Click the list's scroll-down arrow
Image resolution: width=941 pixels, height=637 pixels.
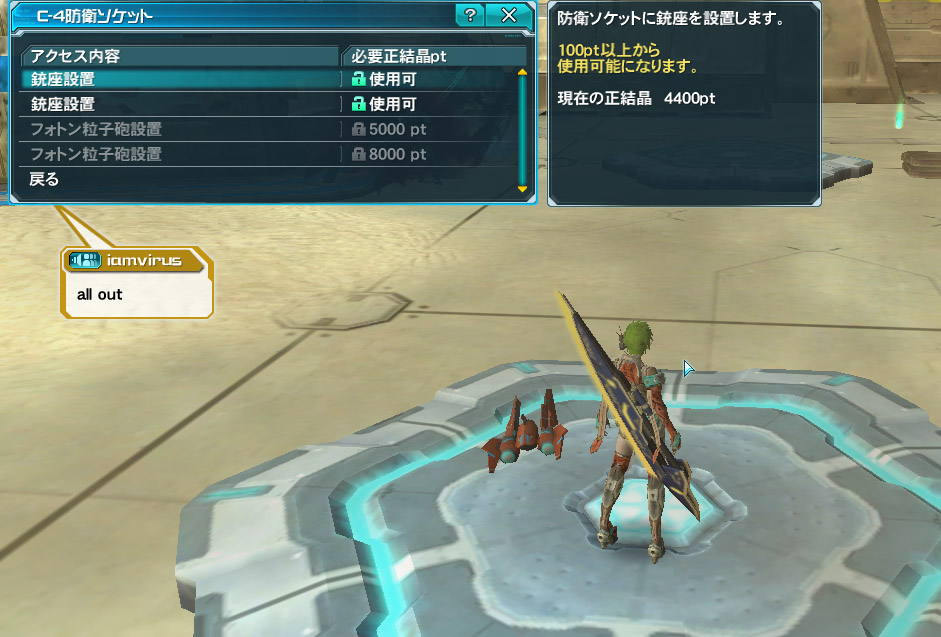[522, 188]
